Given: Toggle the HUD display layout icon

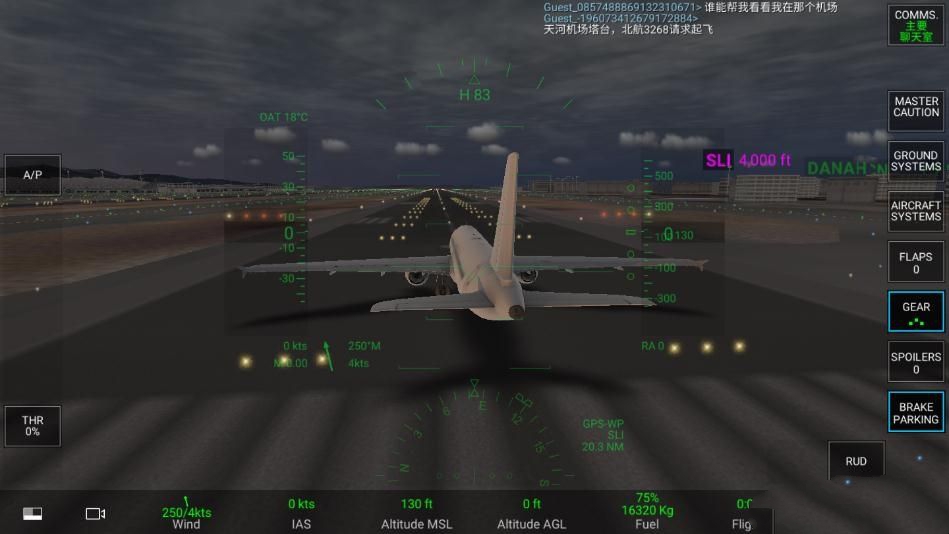Looking at the screenshot, I should [33, 513].
